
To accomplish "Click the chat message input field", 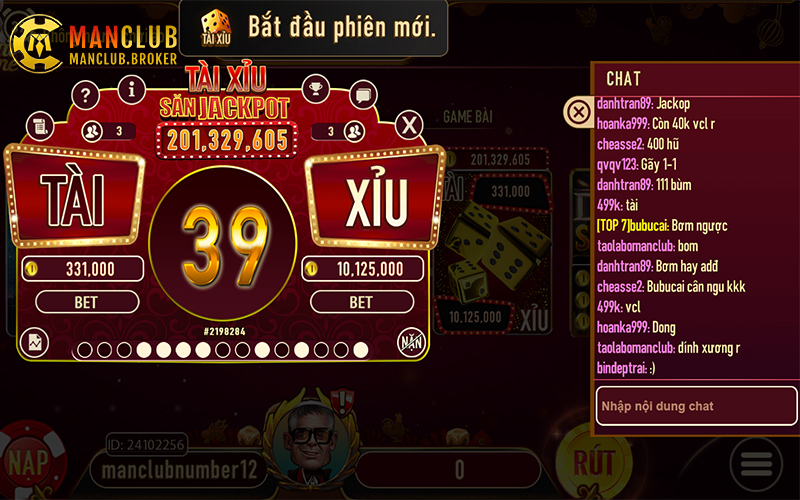I will [696, 406].
